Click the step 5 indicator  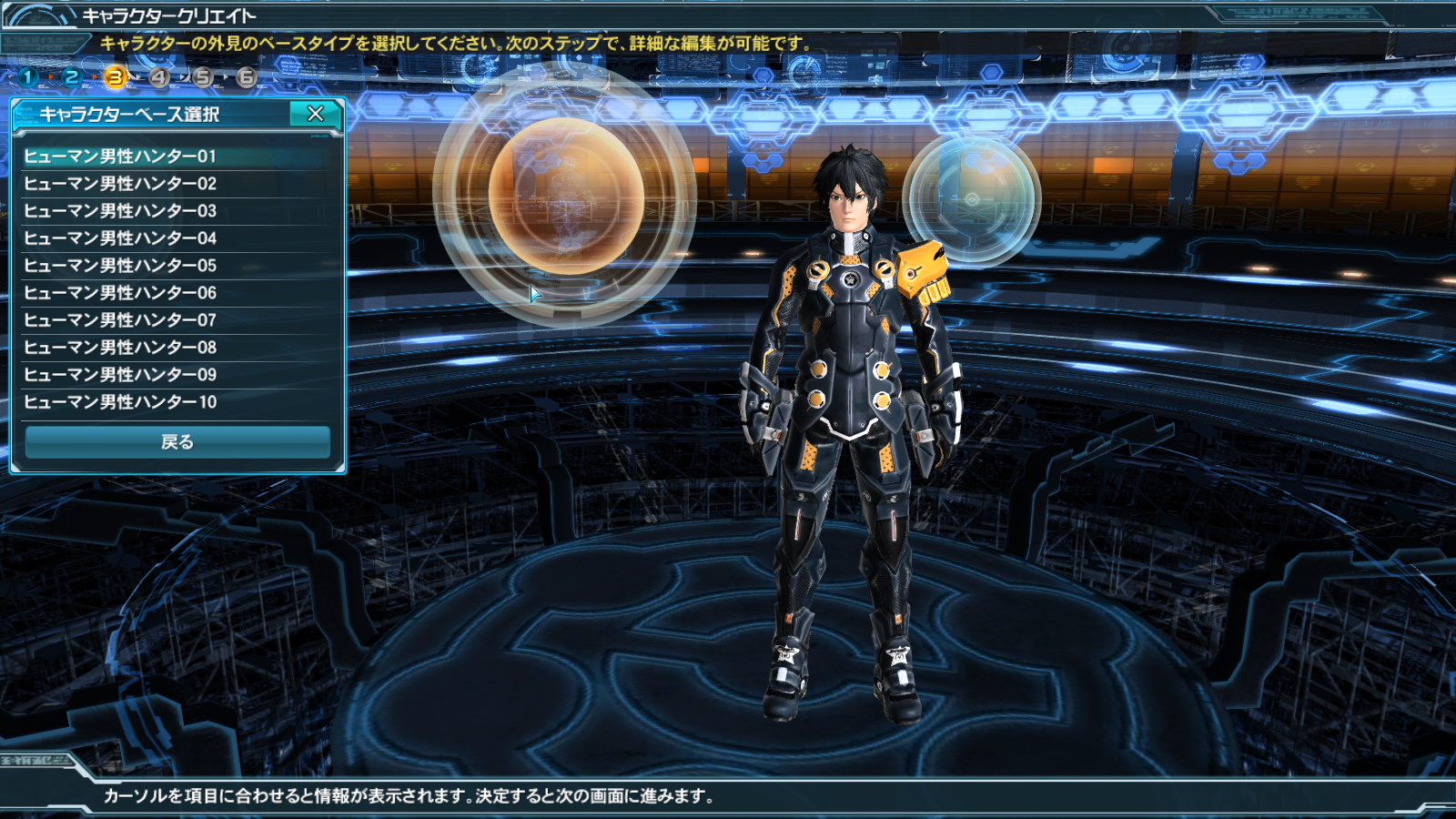[203, 77]
